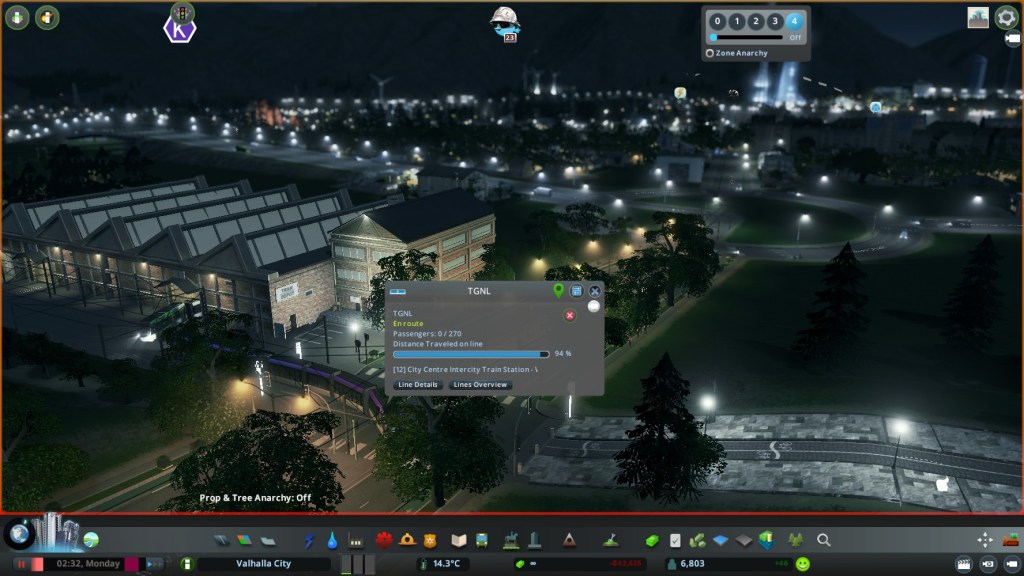Open the chirper hard-hat notification icon
Screen dimensions: 1024x576
pyautogui.click(x=505, y=22)
